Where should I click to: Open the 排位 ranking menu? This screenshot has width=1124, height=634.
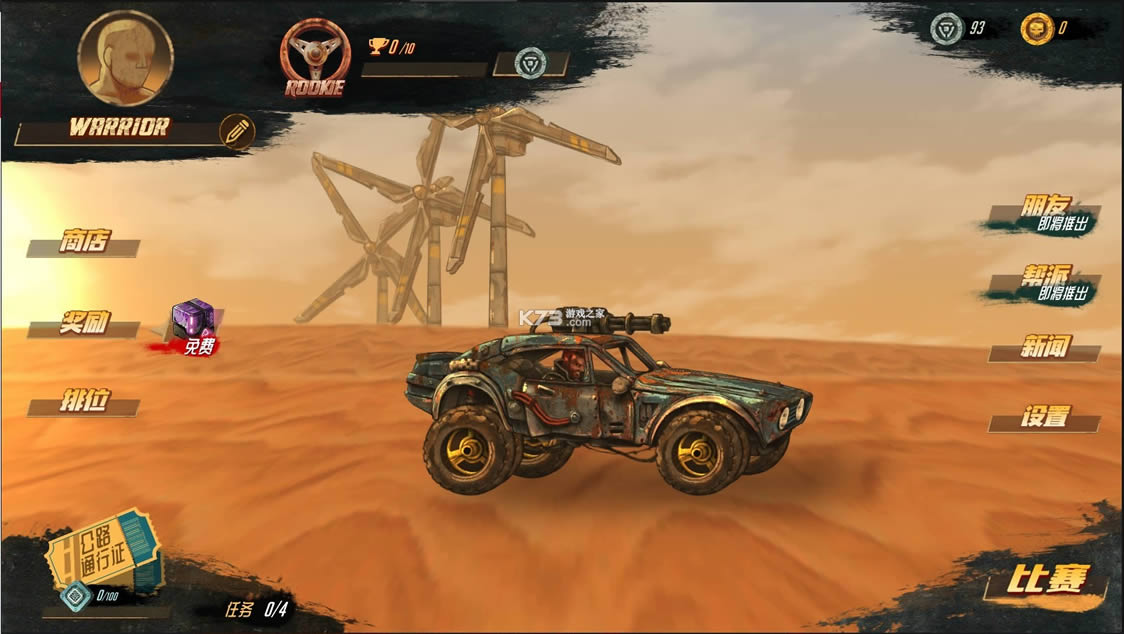pos(84,404)
